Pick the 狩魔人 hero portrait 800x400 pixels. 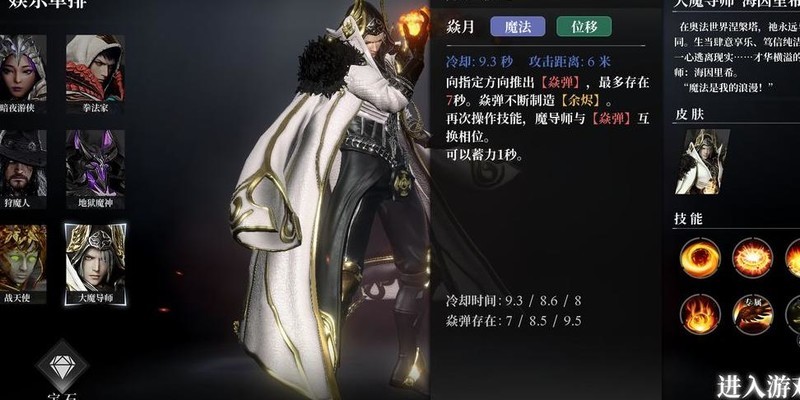23,160
